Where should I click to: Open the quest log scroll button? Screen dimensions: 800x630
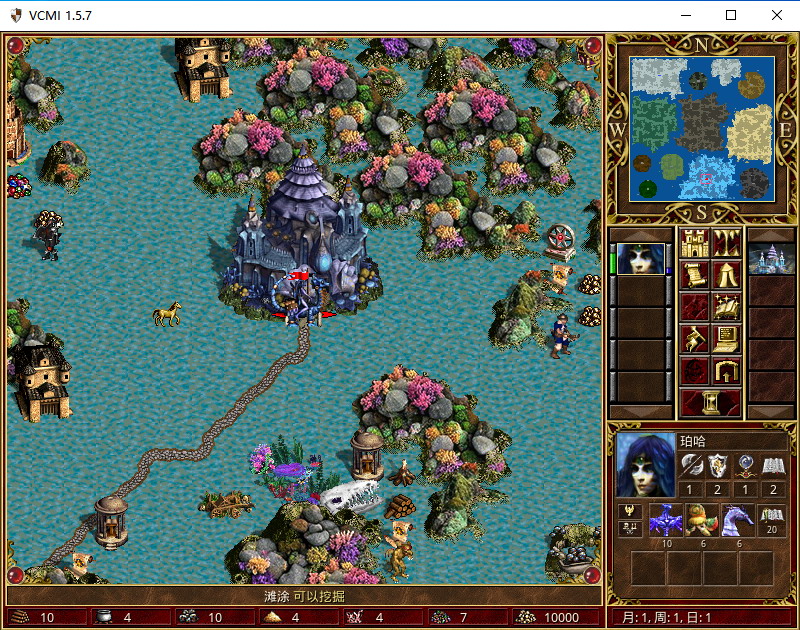[x=694, y=275]
